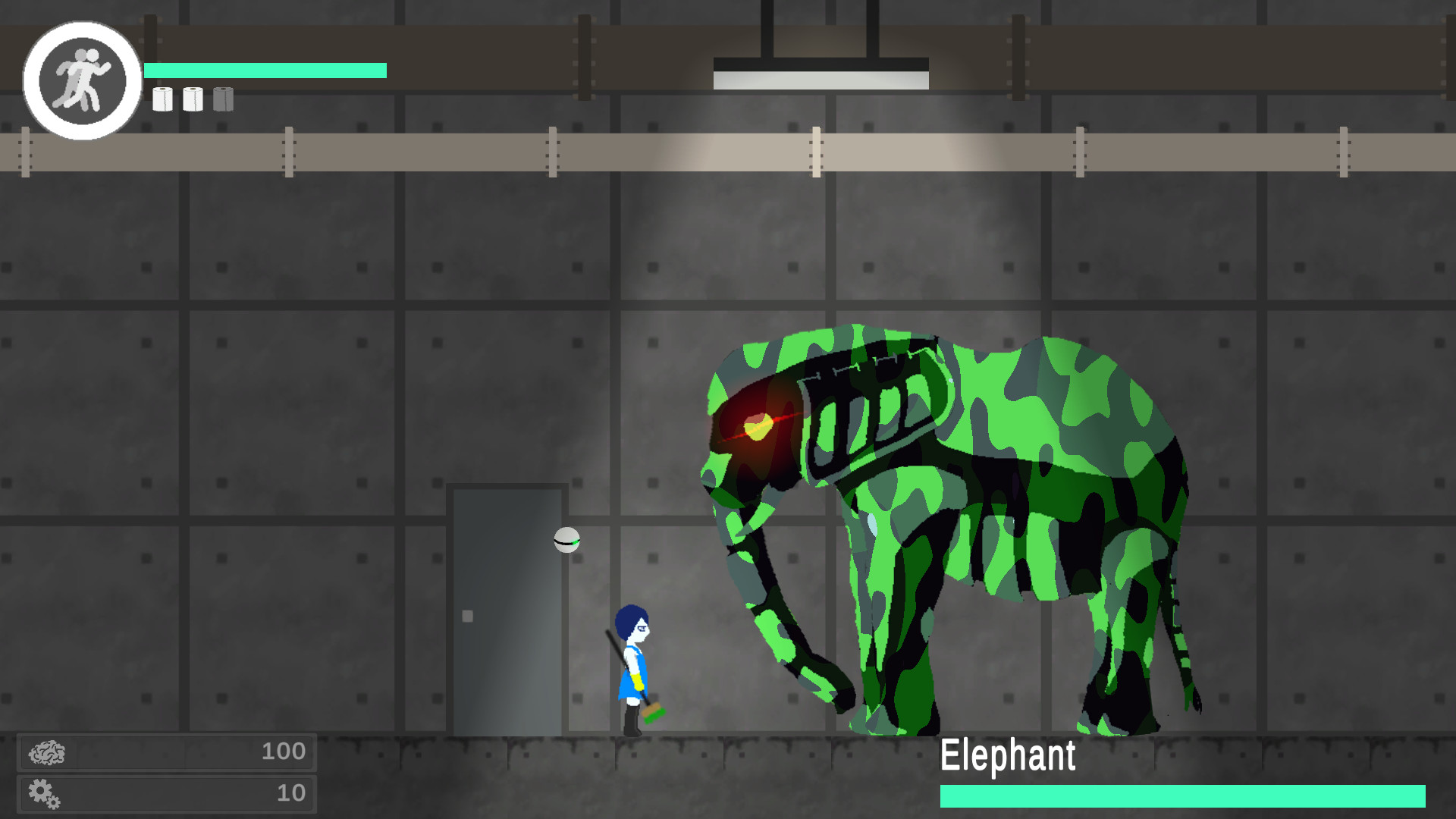Click the grayed-out third toilet paper roll
The width and height of the screenshot is (1456, 819).
[222, 99]
